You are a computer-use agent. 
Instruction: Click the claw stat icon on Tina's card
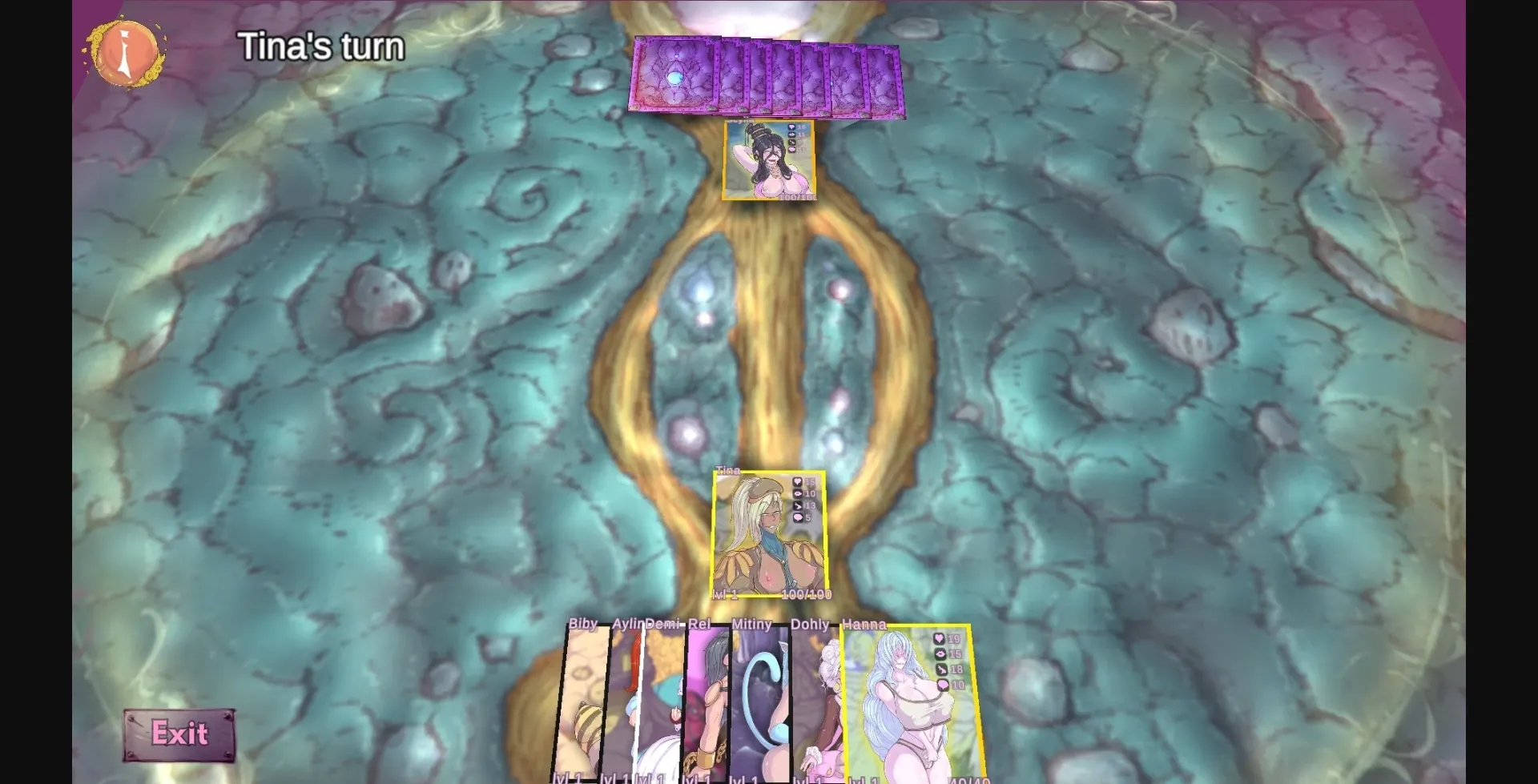(797, 505)
